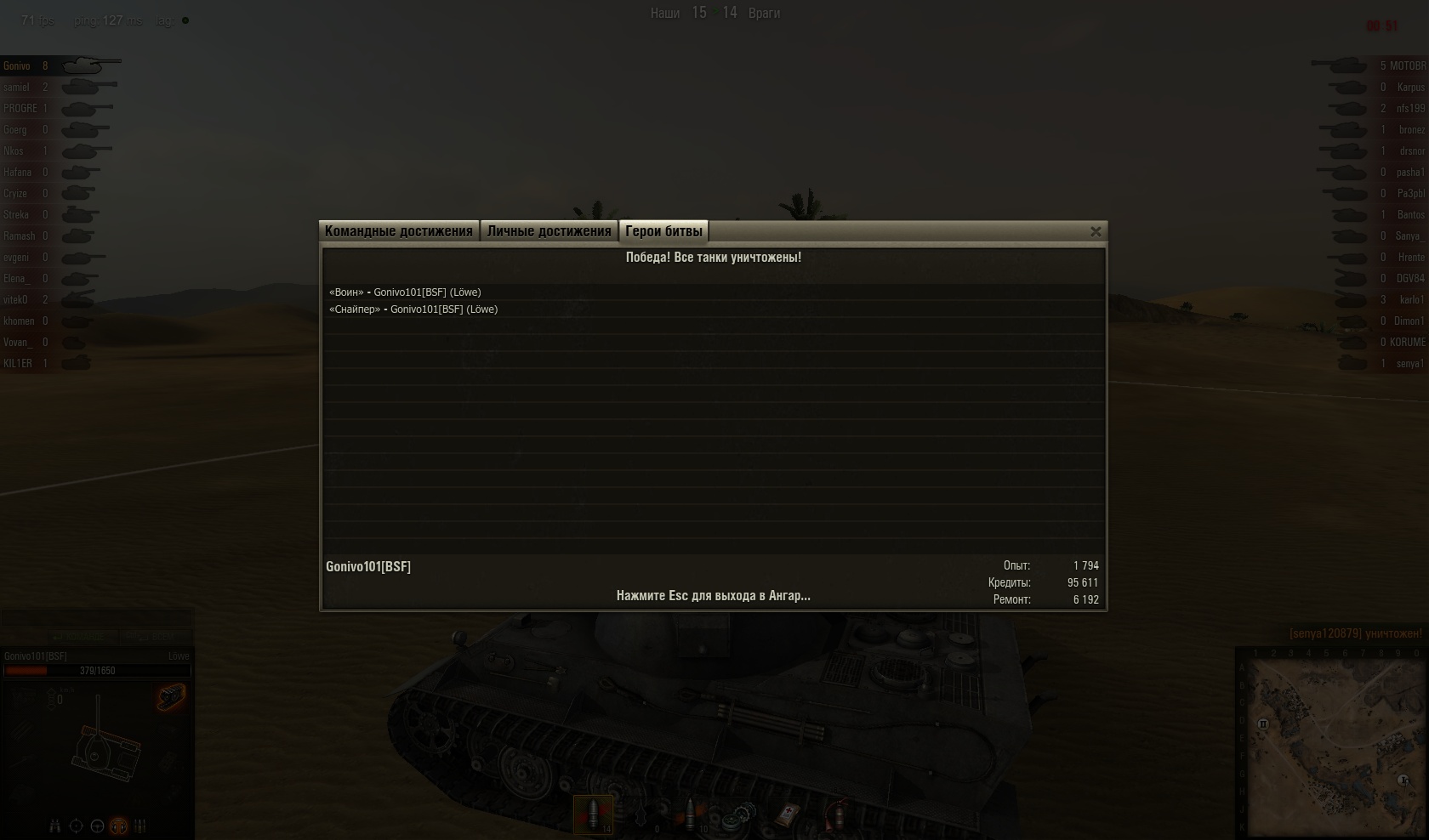
Task: Use the repair kit consumable
Action: tap(740, 814)
